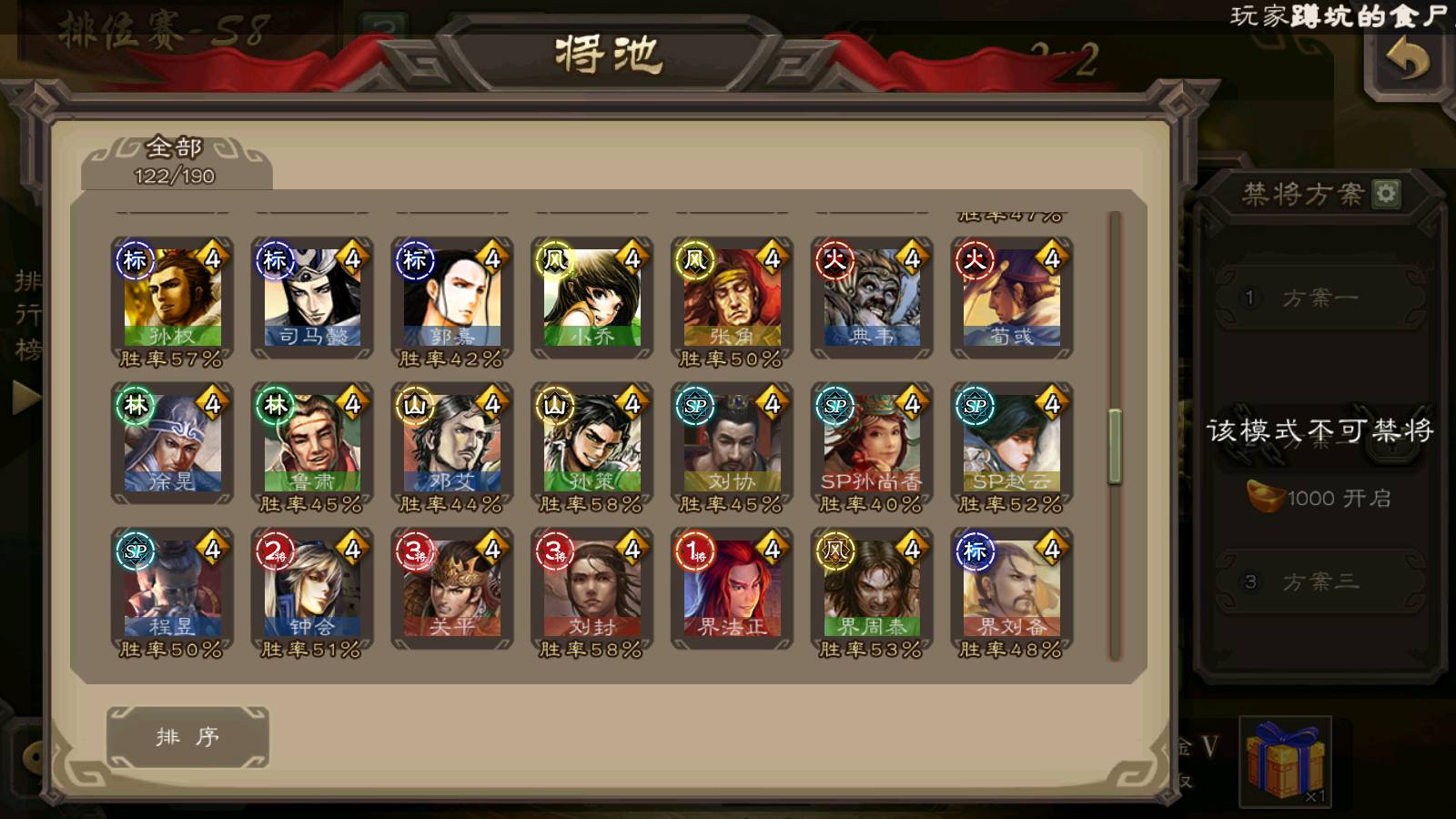
Task: Choose the 司马懿 general card
Action: pos(312,298)
